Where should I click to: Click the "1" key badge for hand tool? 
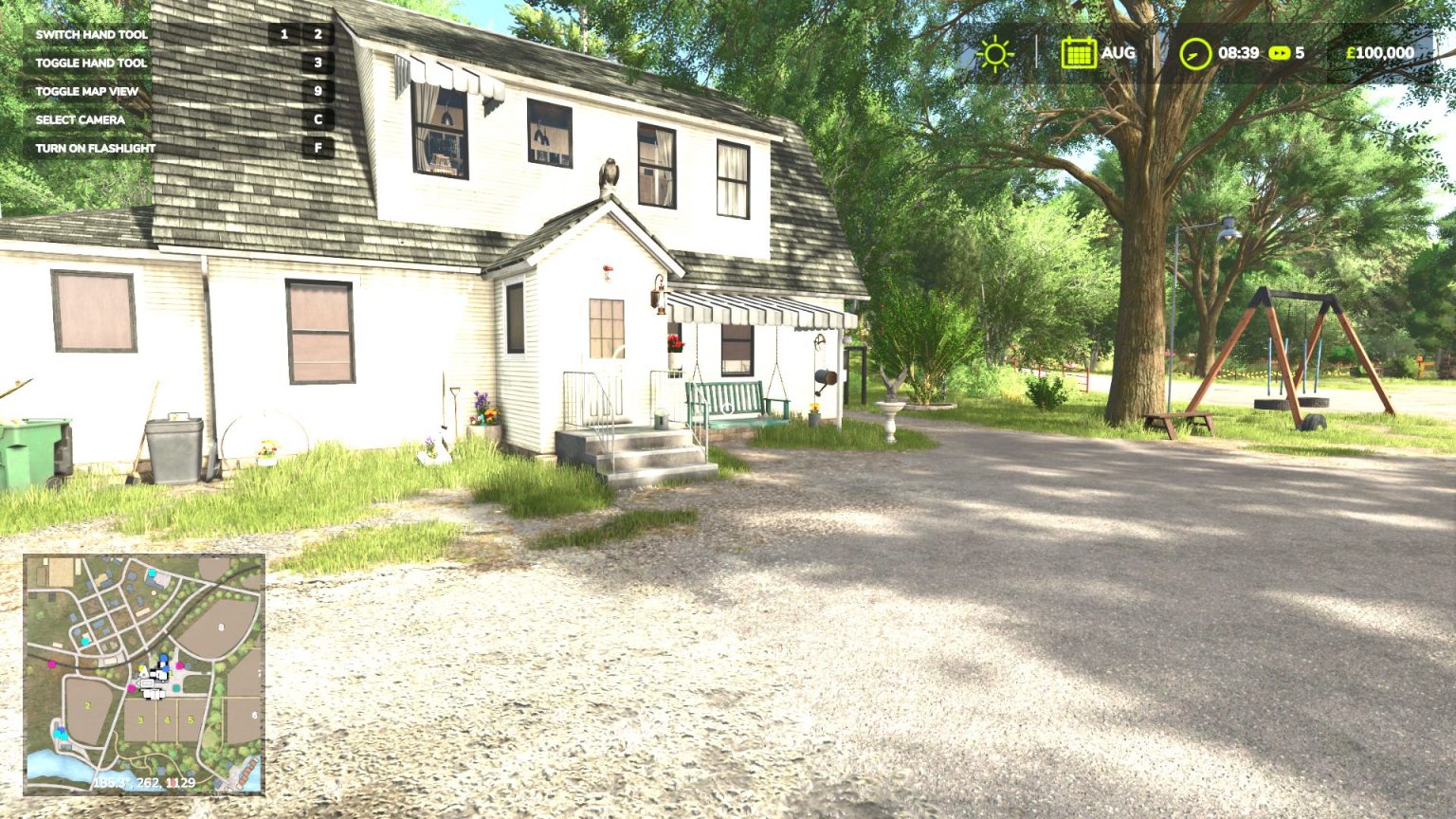pos(283,34)
